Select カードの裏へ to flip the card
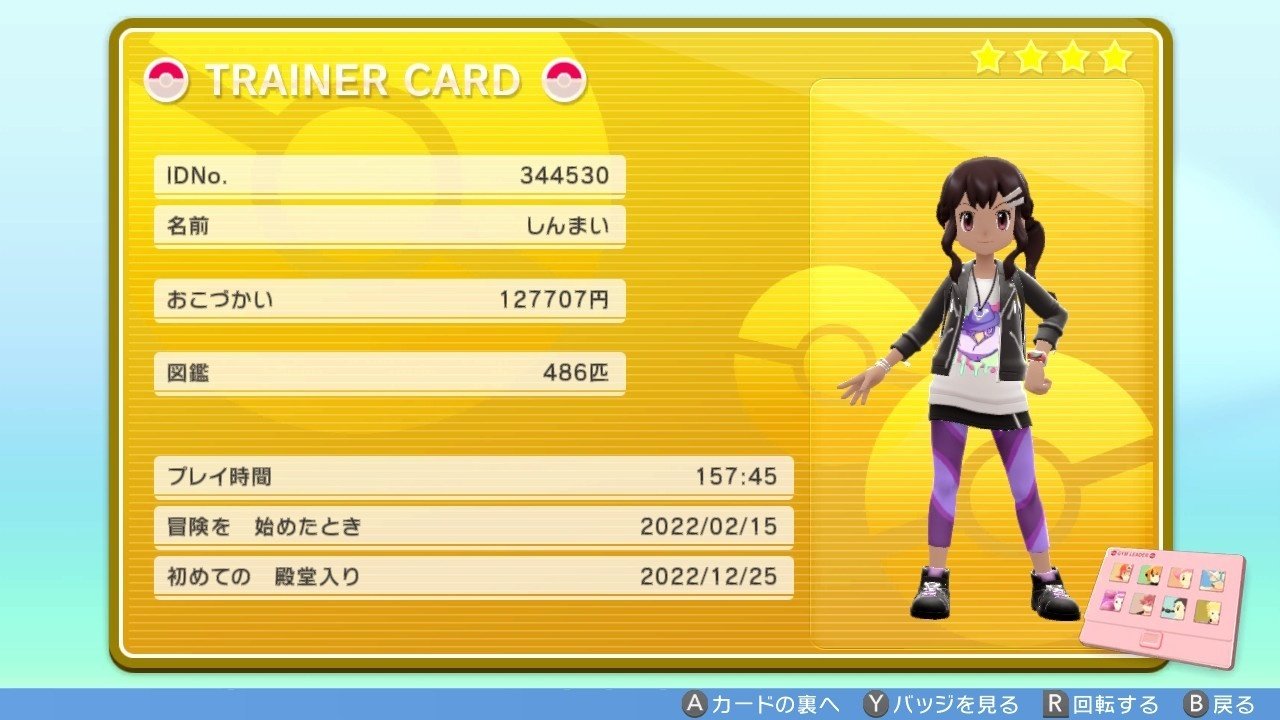Screen dimensions: 1280x720 click(777, 703)
